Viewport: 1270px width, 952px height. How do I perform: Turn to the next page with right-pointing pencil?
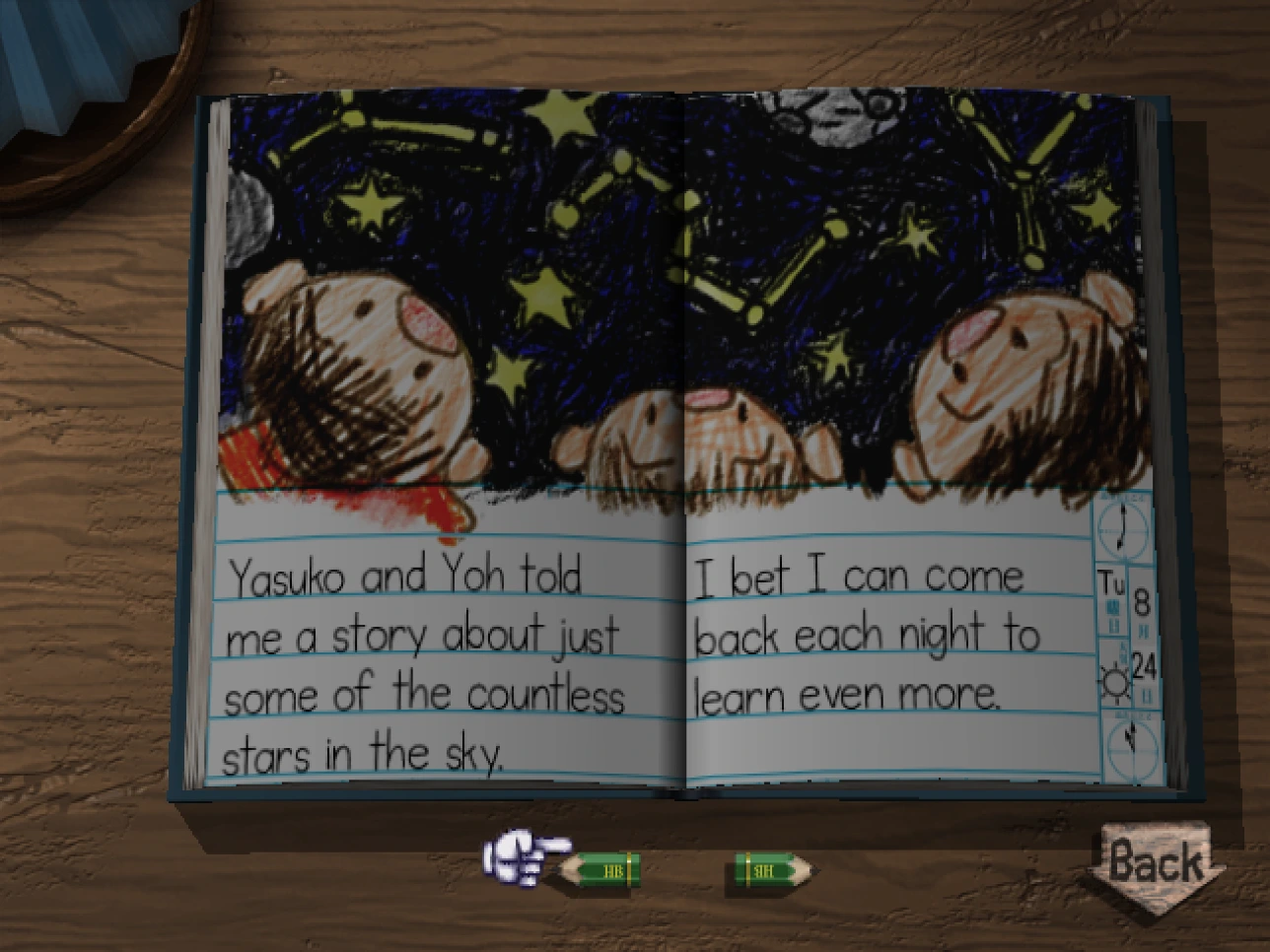[x=771, y=870]
